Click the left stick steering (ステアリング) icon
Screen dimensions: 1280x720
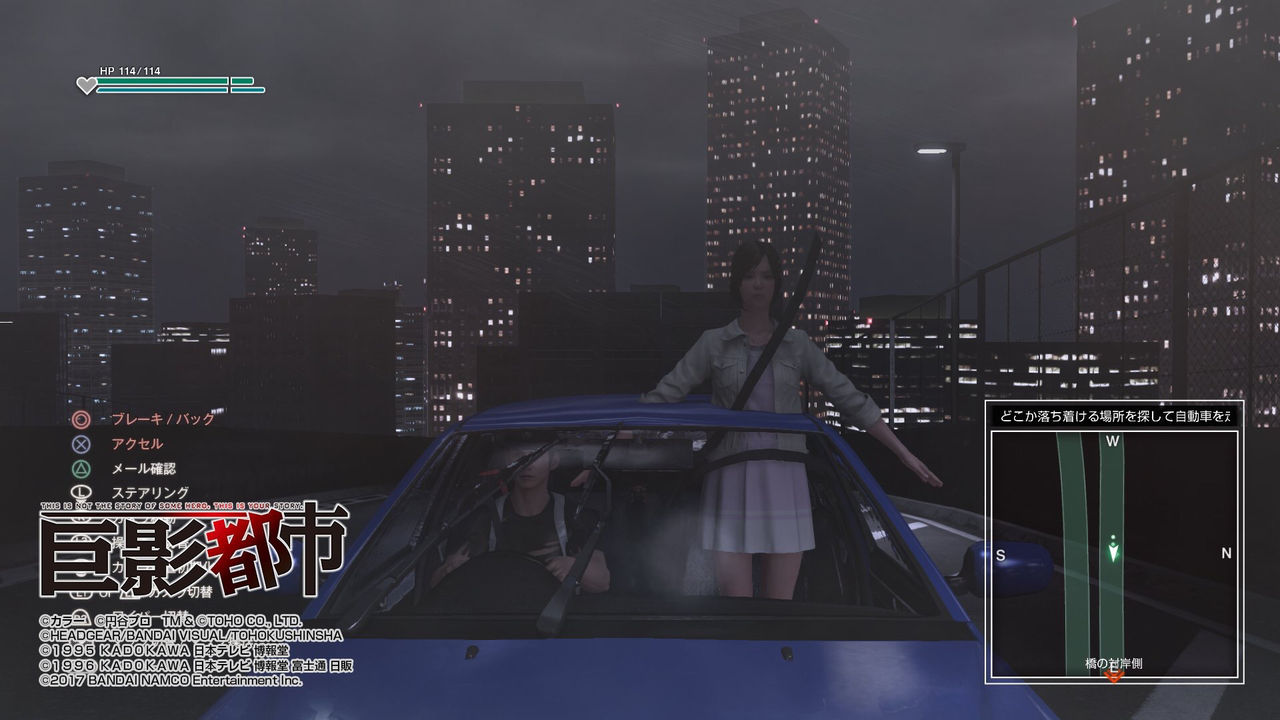(83, 491)
